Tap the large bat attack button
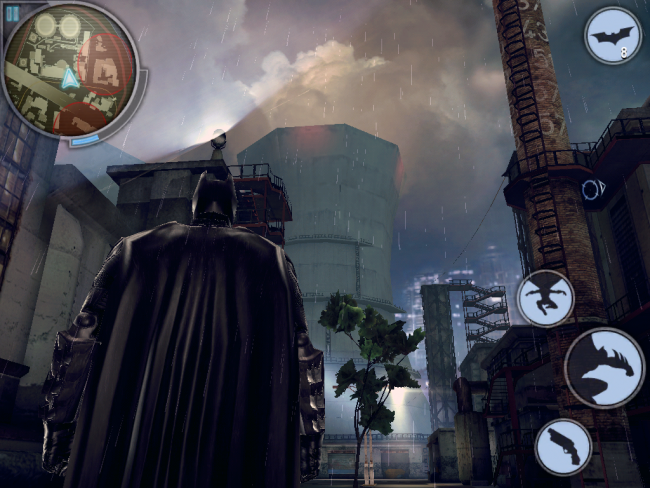Image resolution: width=650 pixels, height=488 pixels. (604, 367)
